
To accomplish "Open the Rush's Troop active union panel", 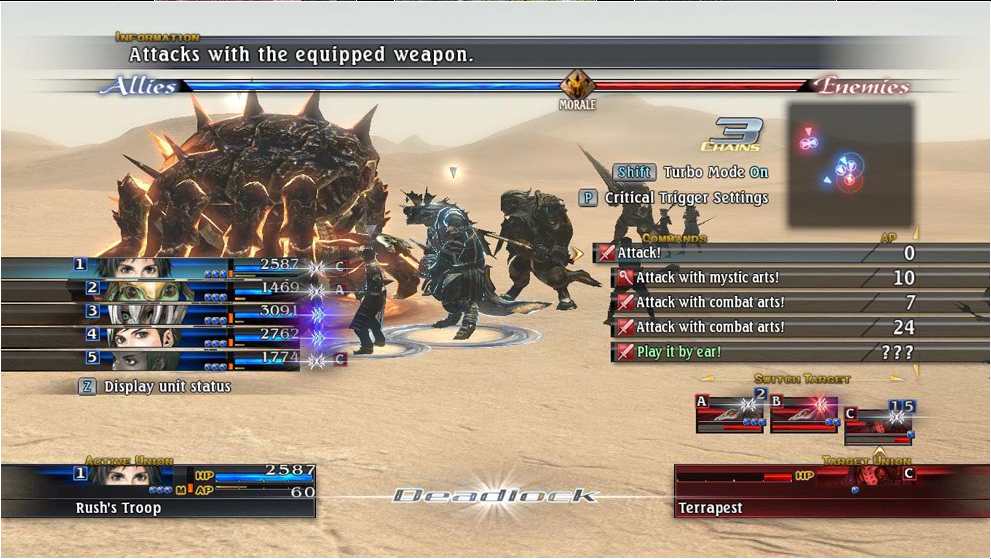I will pyautogui.click(x=158, y=490).
